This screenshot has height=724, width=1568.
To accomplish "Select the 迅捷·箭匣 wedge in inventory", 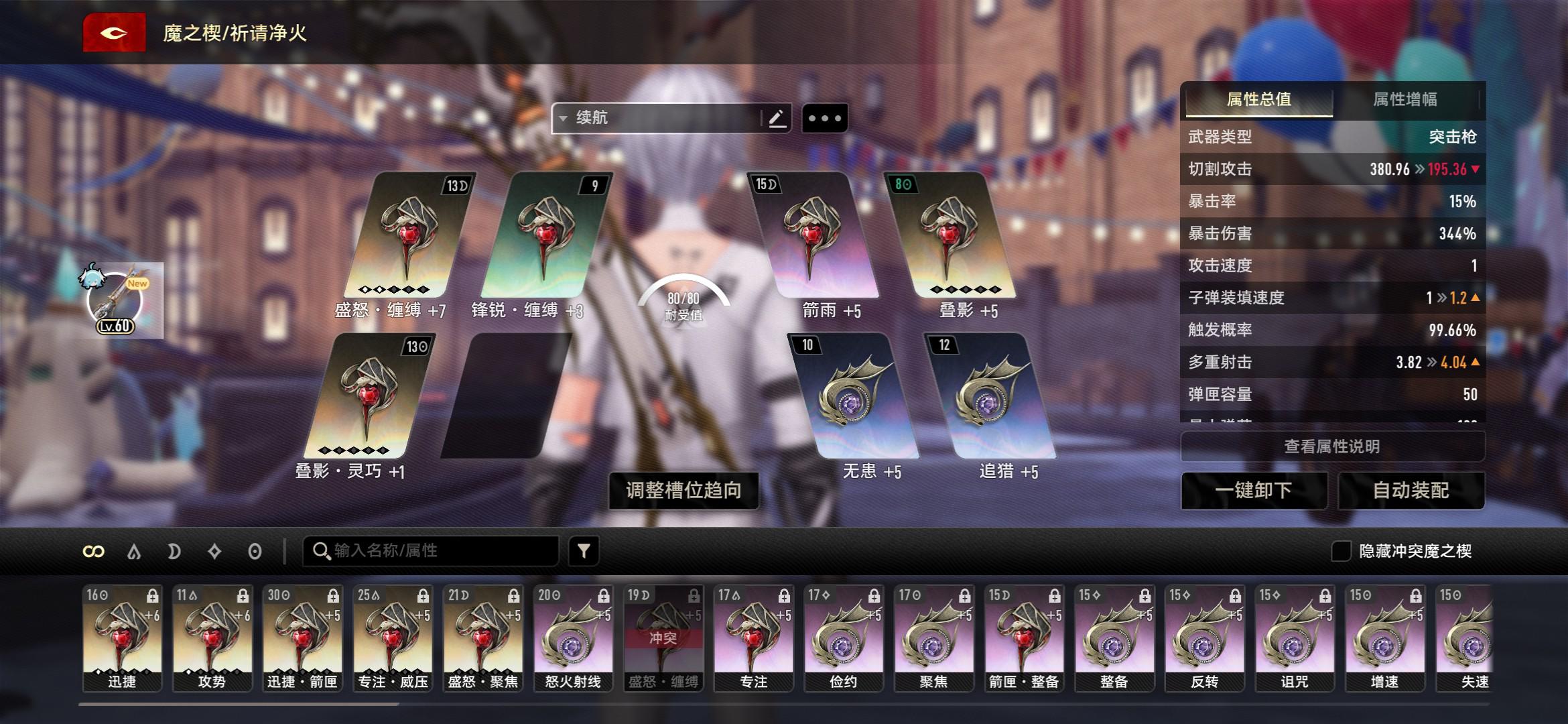I will tap(302, 637).
